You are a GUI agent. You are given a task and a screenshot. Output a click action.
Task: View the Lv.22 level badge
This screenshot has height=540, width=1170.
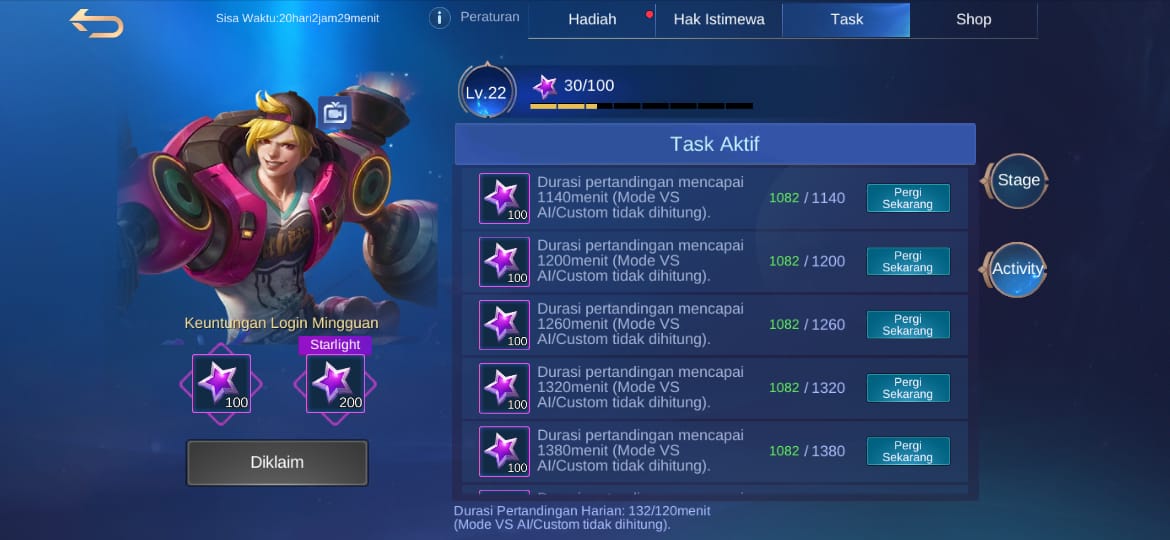tap(486, 93)
